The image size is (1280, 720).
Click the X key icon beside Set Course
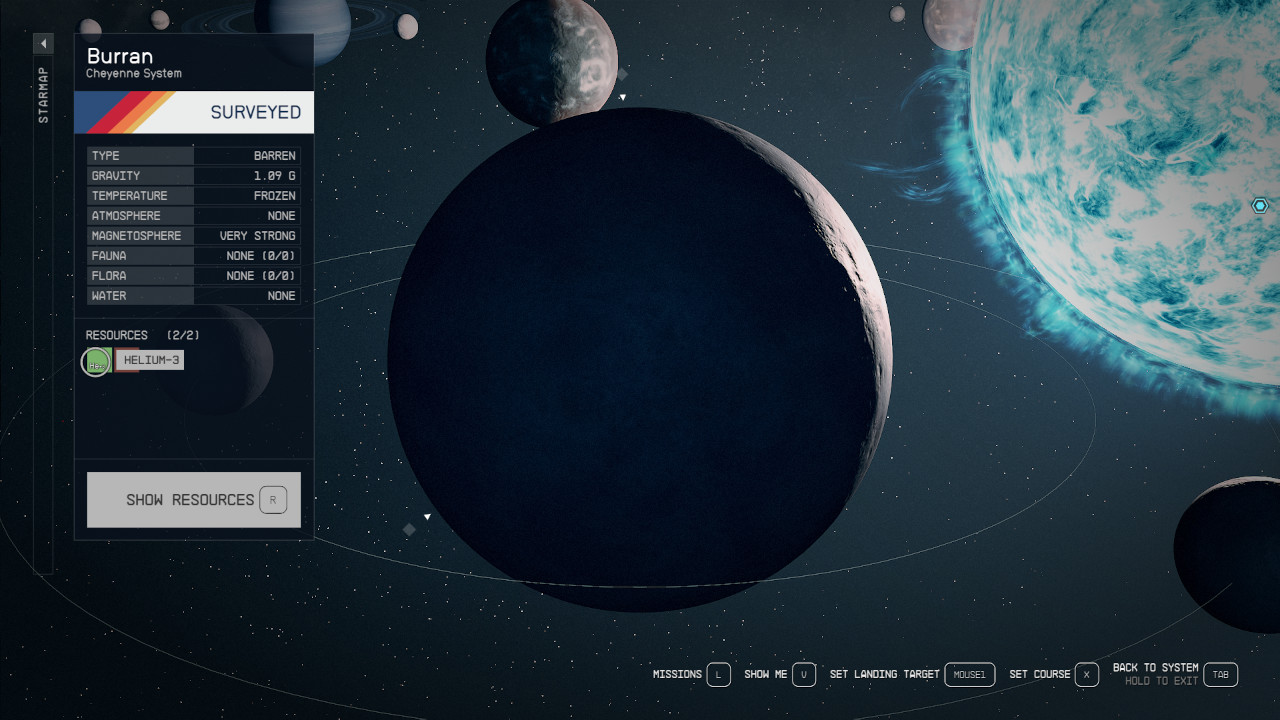point(1089,674)
